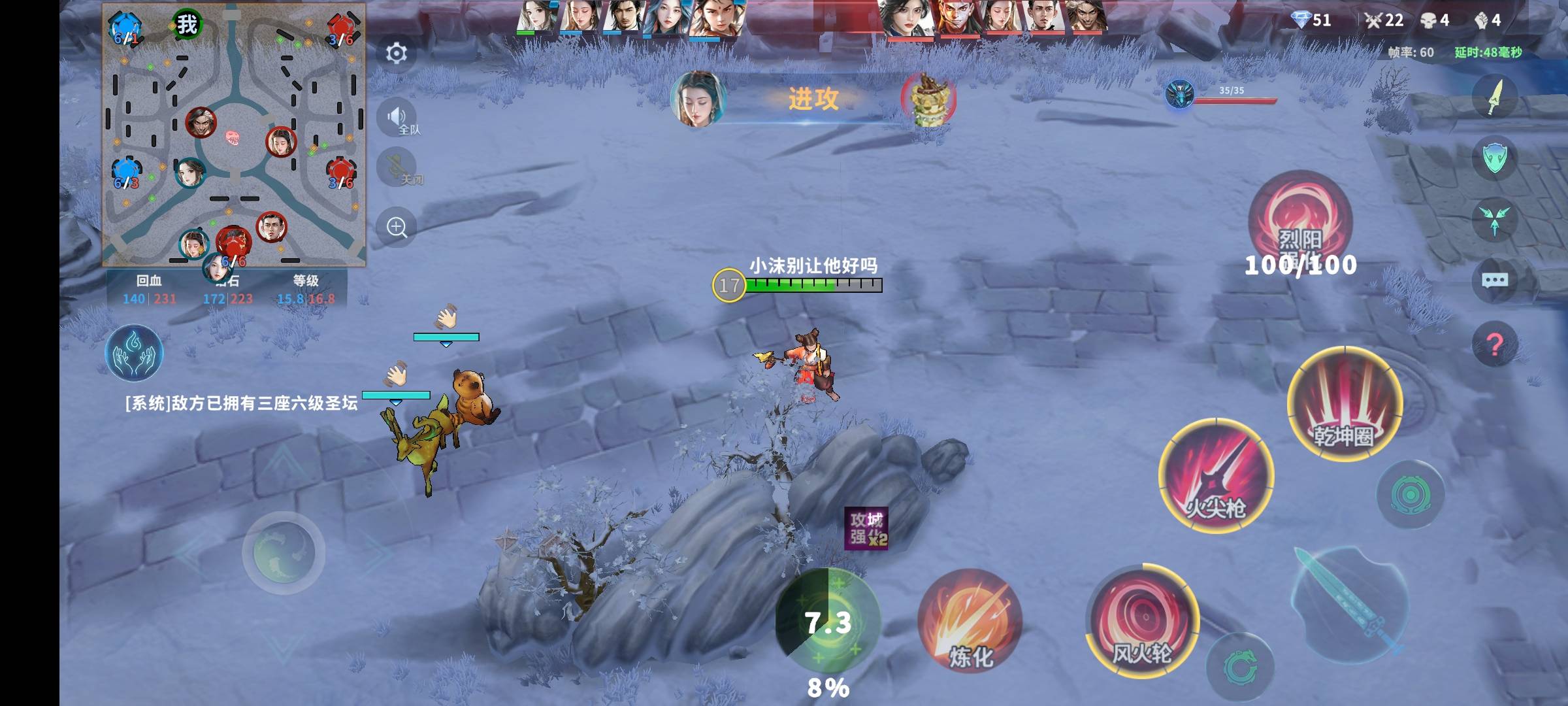This screenshot has height=706, width=1568.
Task: Cast the 乾坤圈 skill
Action: [1345, 403]
